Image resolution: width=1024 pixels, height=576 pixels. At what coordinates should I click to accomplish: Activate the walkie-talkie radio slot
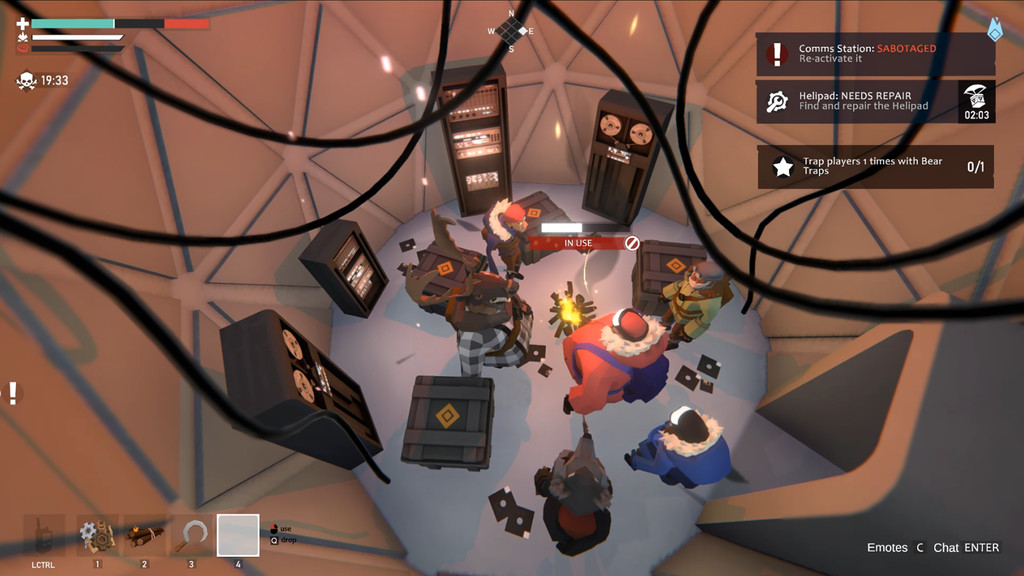tap(45, 536)
